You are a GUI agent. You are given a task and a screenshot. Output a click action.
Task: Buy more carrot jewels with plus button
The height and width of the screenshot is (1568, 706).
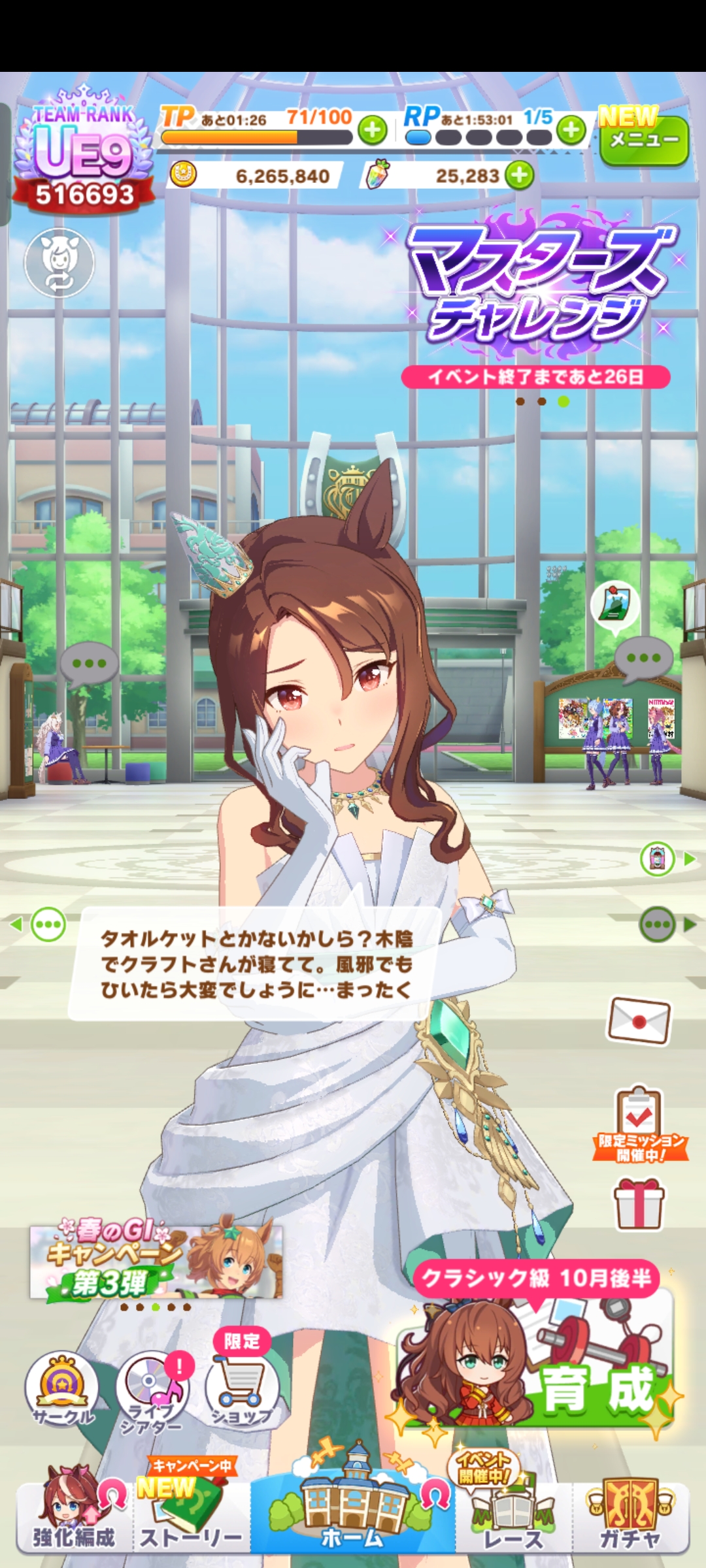pos(520,175)
